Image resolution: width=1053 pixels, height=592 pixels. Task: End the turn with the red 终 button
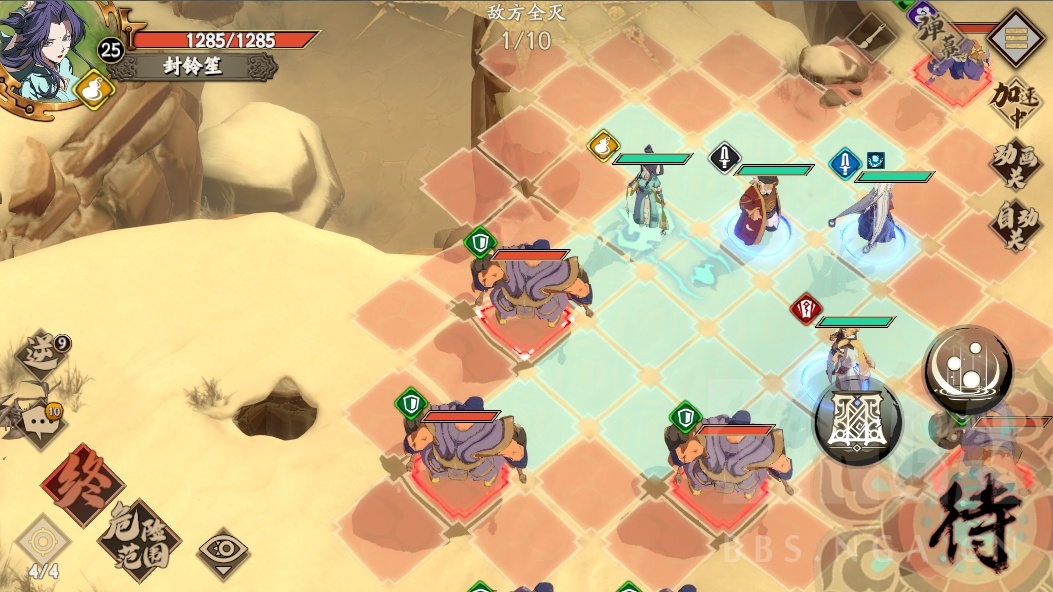[x=83, y=484]
